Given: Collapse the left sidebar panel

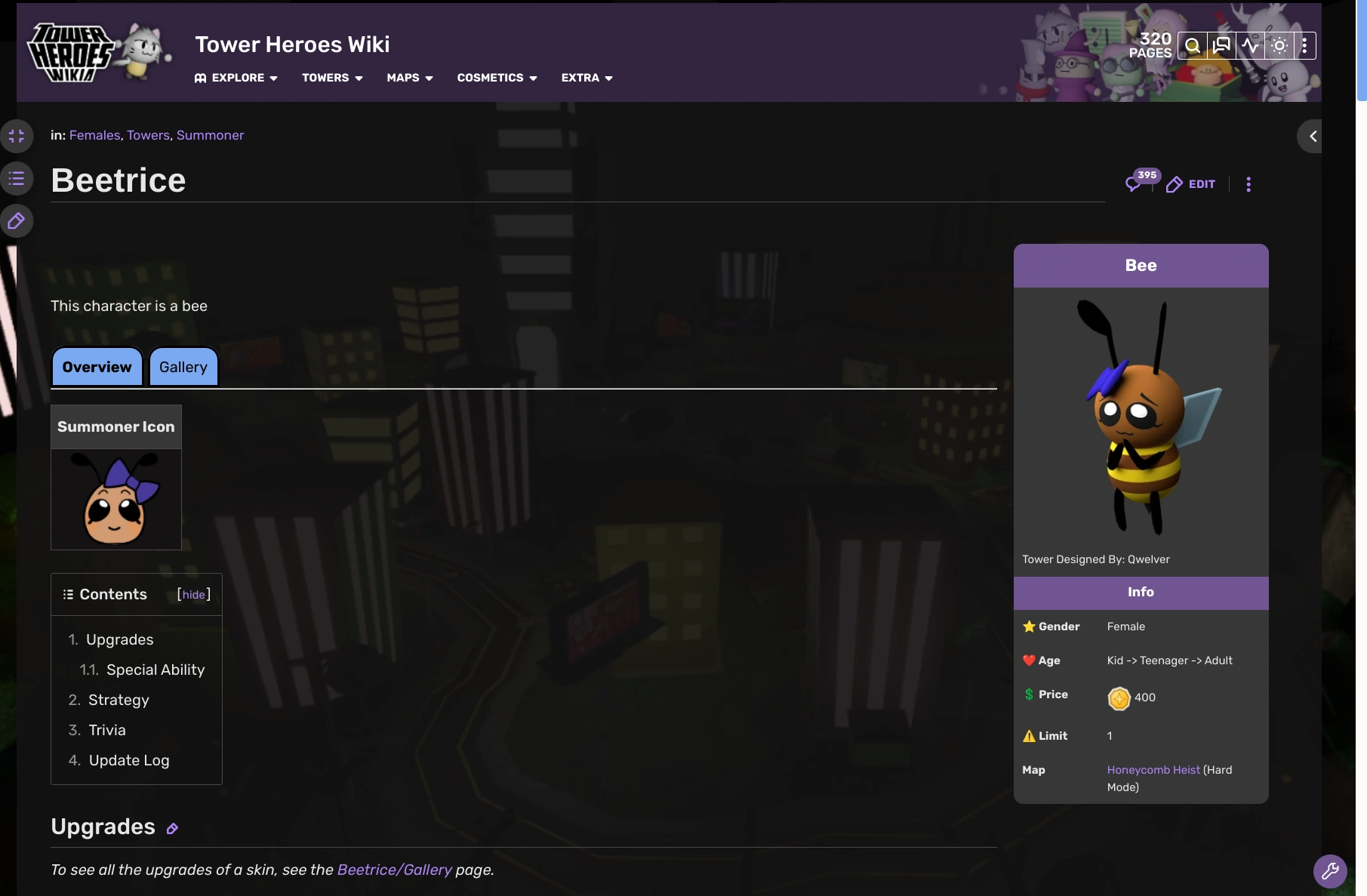Looking at the screenshot, I should click(17, 136).
